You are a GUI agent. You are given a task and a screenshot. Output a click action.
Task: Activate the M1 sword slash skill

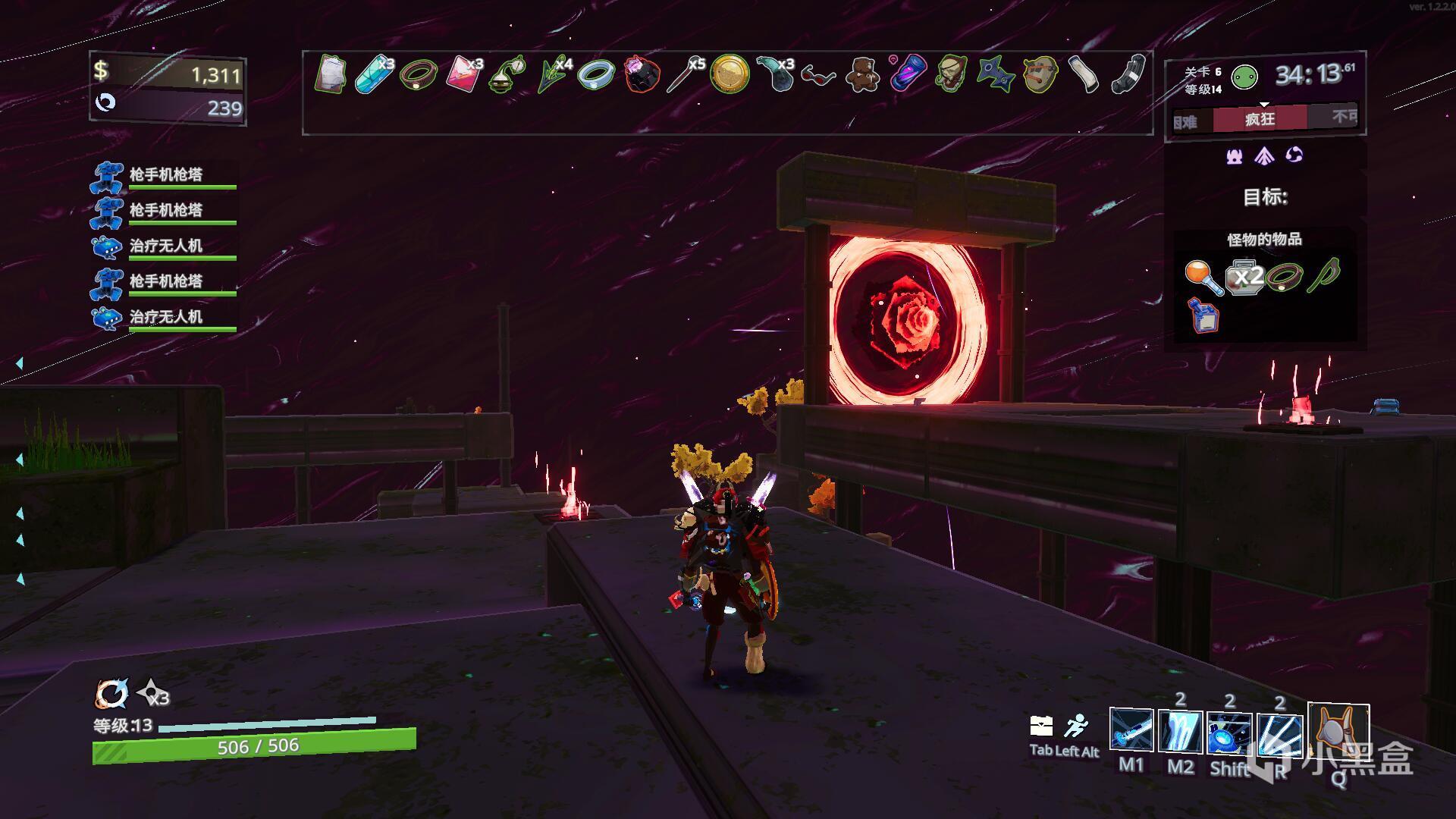tap(1131, 732)
